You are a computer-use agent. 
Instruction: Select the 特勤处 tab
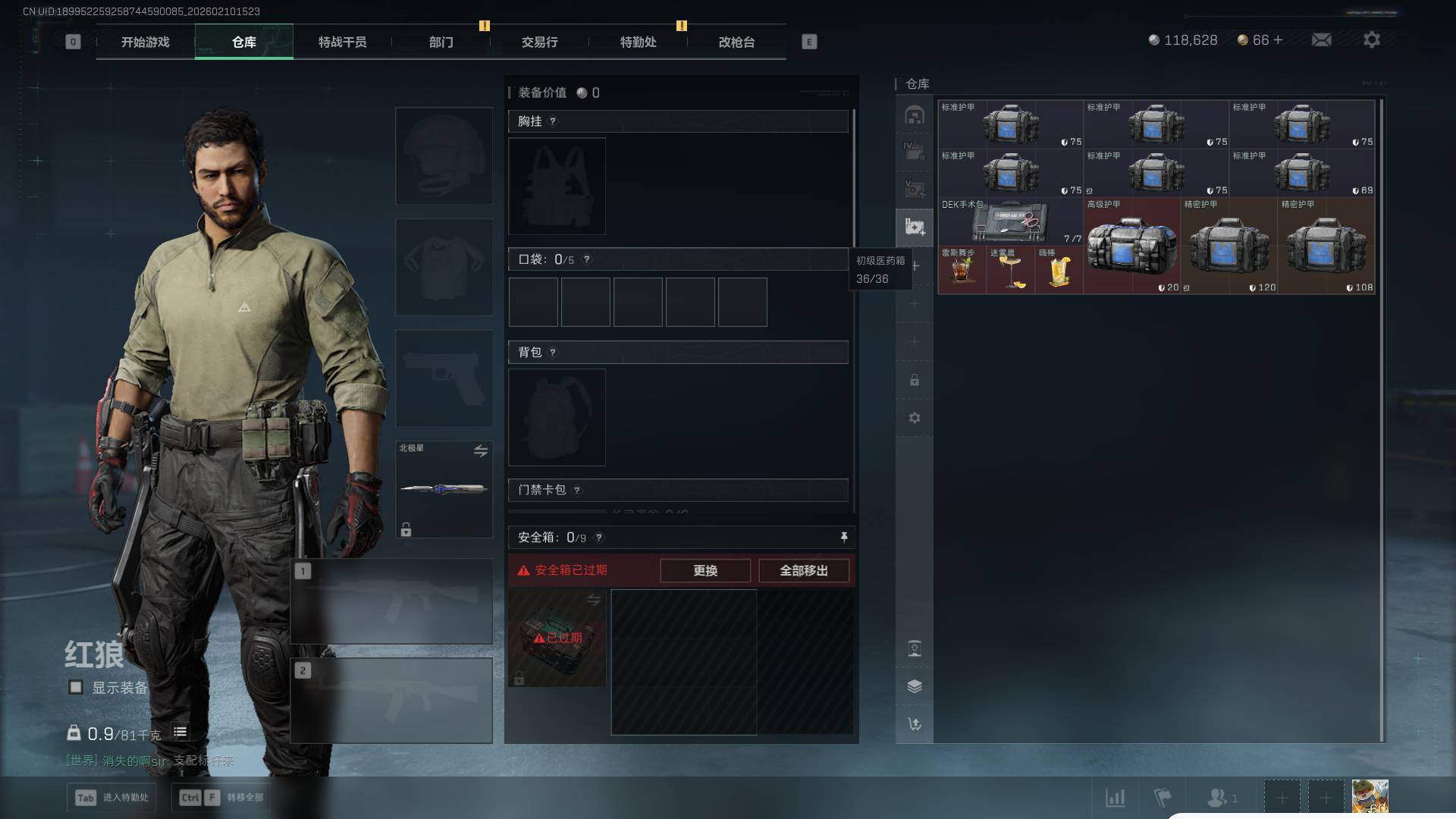(638, 42)
